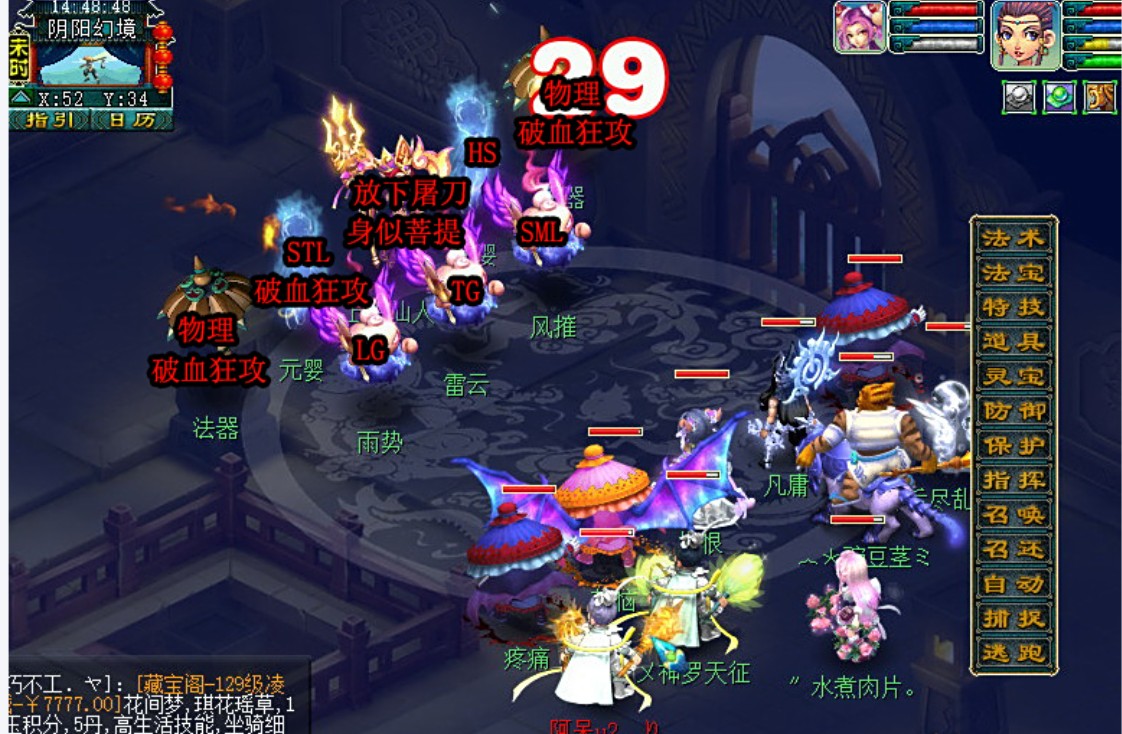Click the green orb icon under the portrait
Viewport: 1122px width, 734px height.
point(1059,97)
